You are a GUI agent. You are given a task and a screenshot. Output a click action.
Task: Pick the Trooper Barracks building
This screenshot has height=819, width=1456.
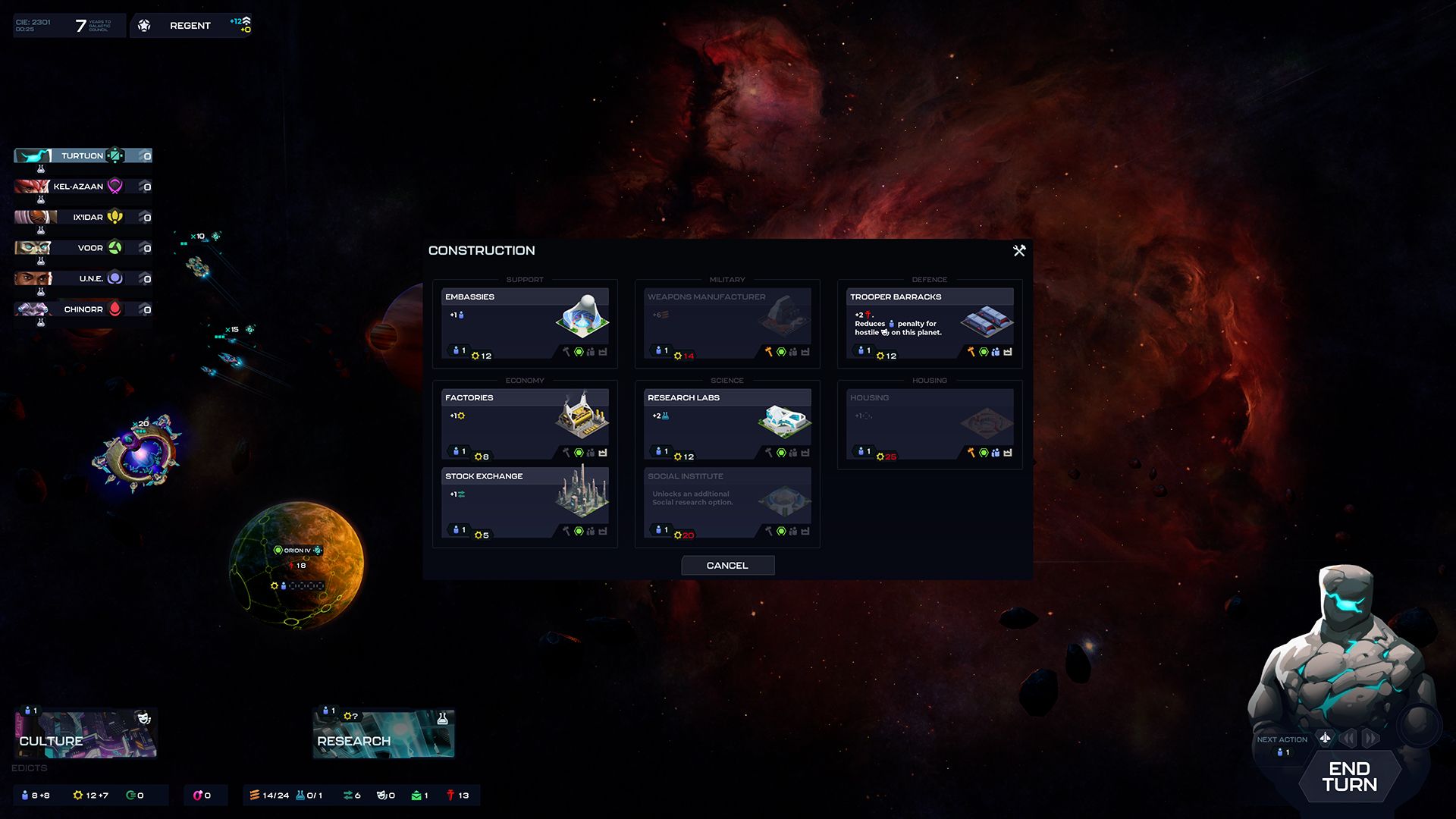point(930,323)
